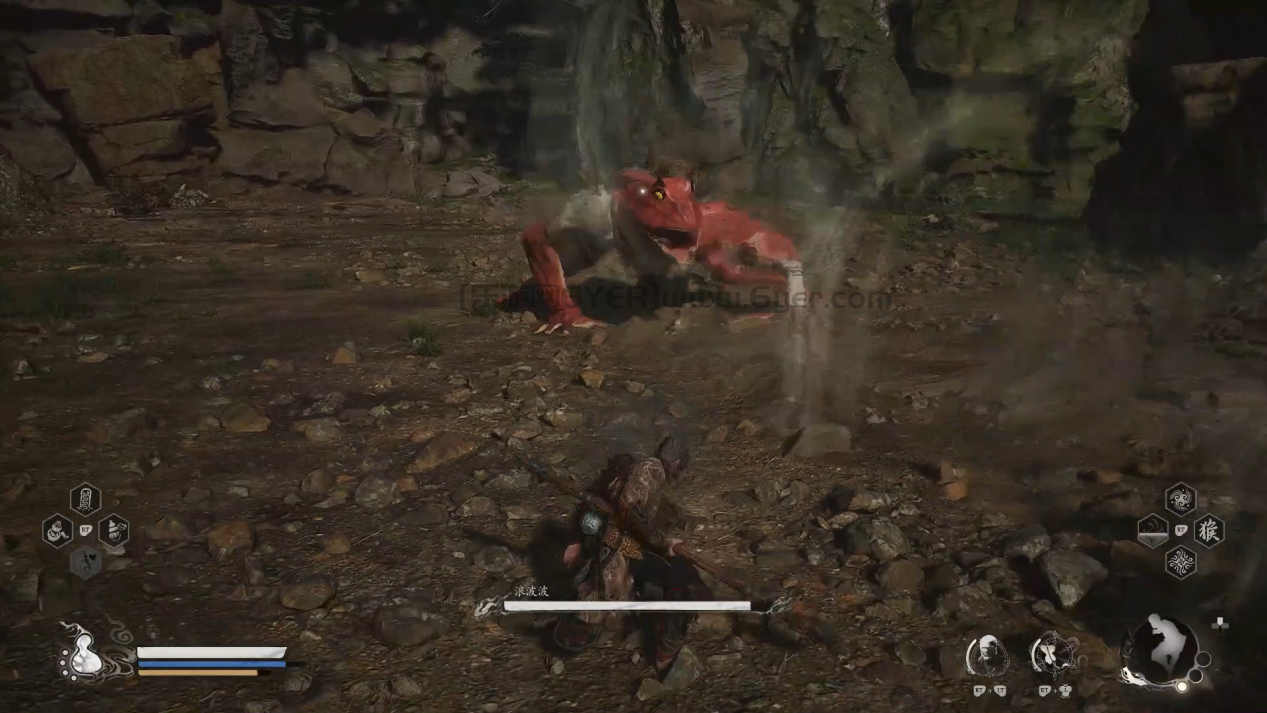Cast the swirling cloud spell icon
The width and height of the screenshot is (1267, 713).
[1180, 498]
